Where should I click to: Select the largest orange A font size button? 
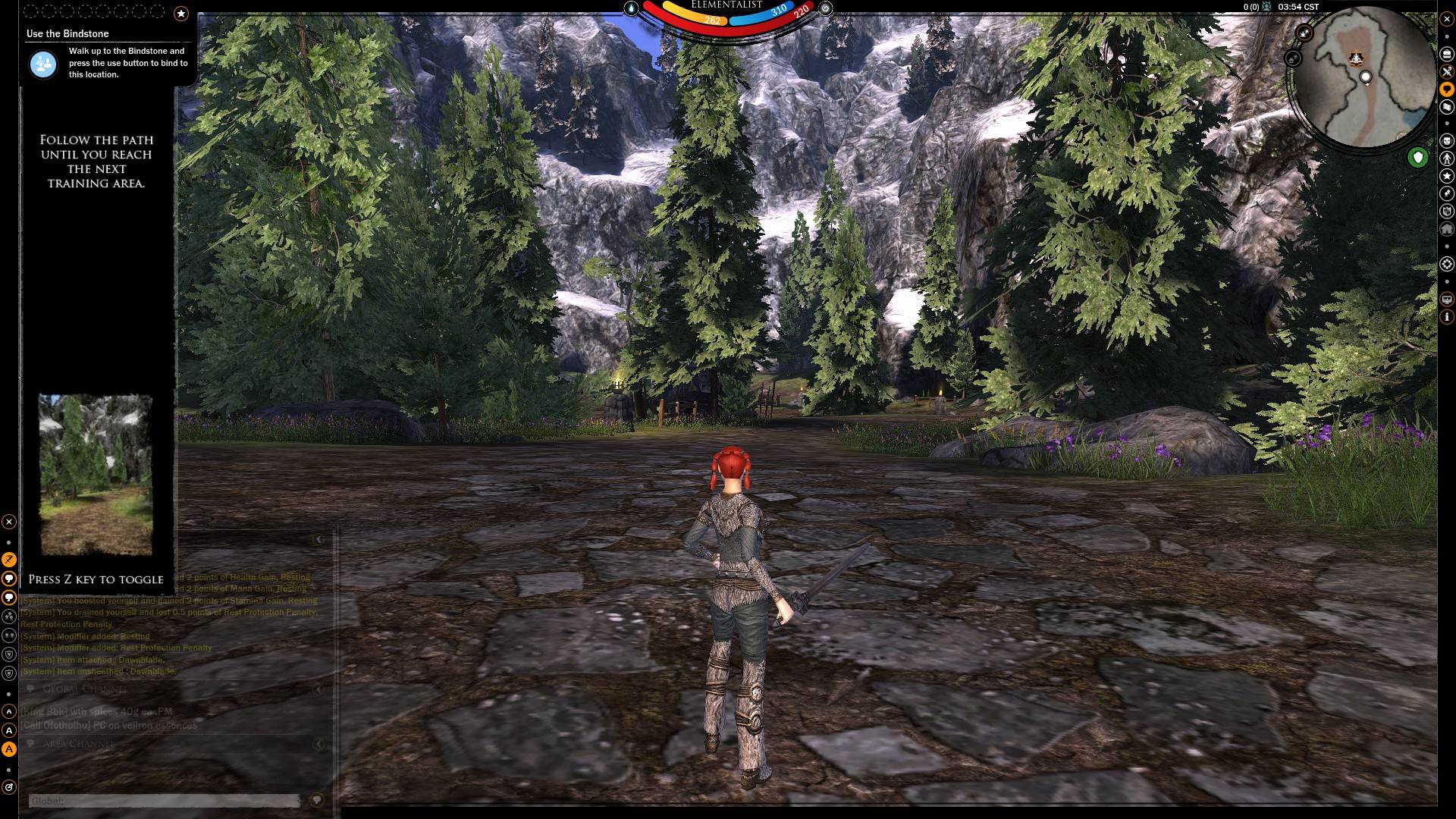coord(9,749)
